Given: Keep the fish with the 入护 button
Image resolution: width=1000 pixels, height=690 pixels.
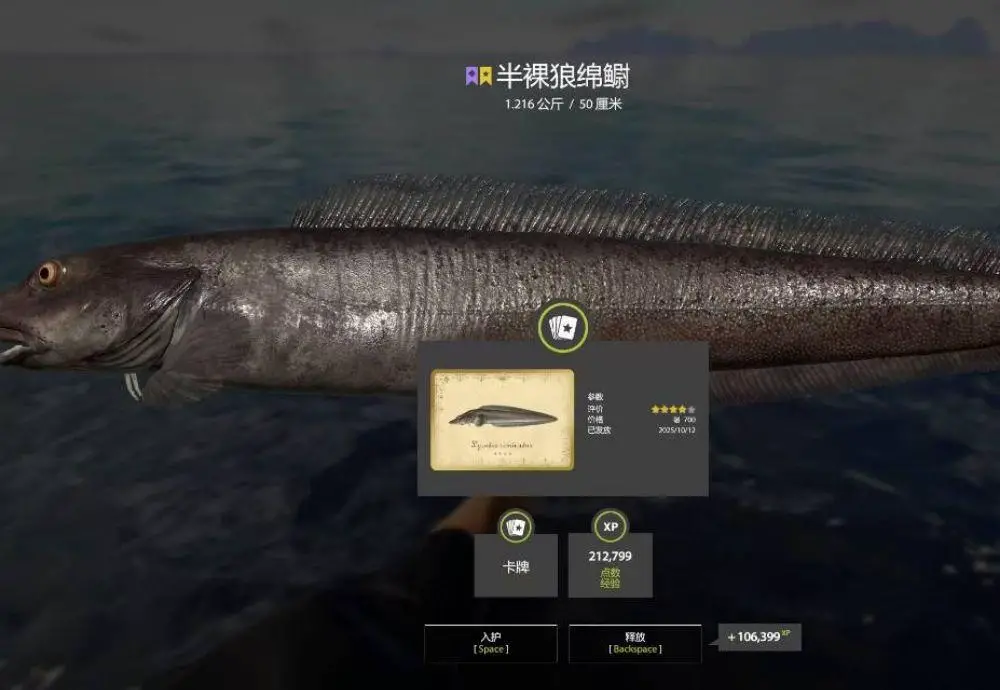Looking at the screenshot, I should click(490, 643).
